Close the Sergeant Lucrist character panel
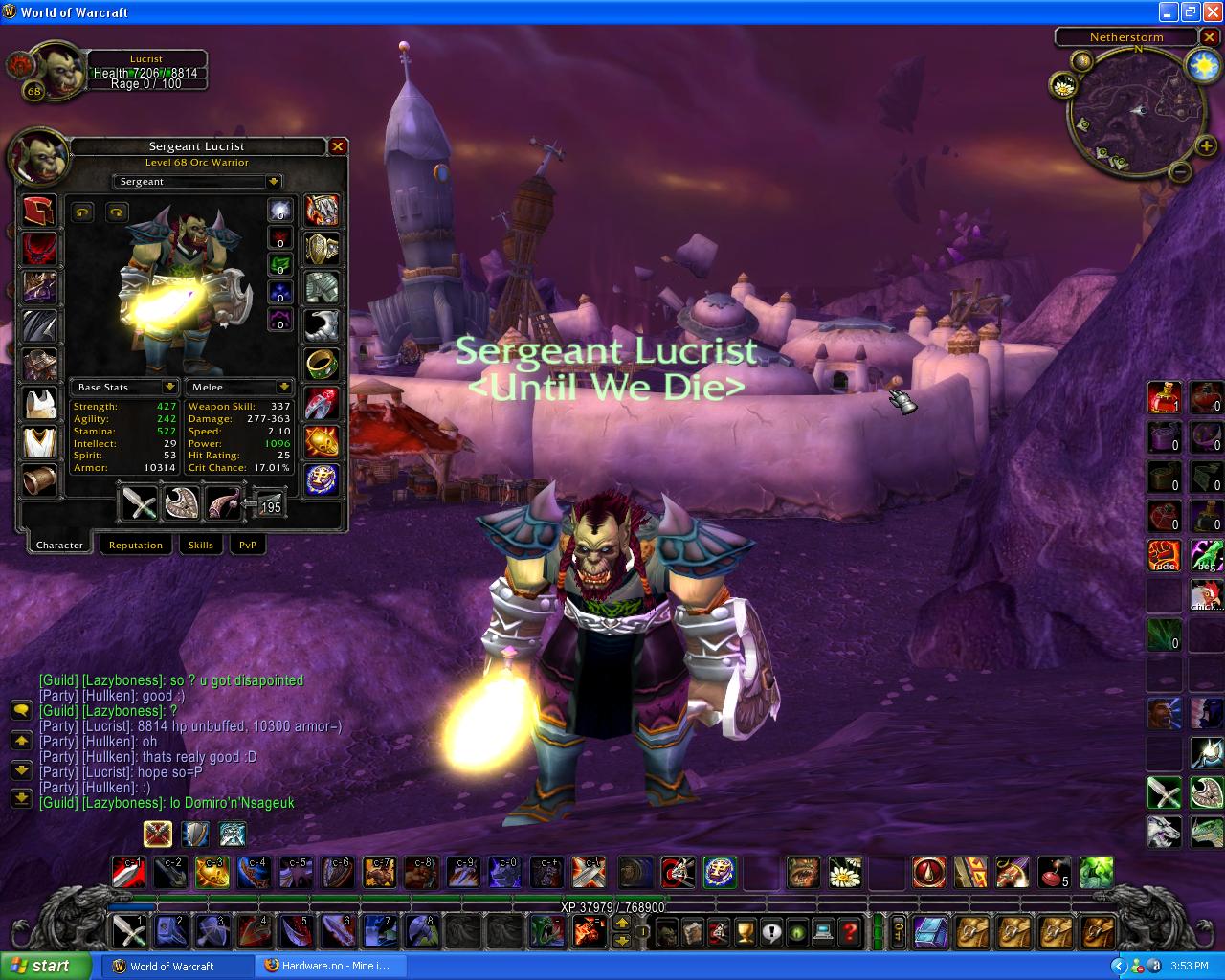Image resolution: width=1225 pixels, height=980 pixels. [x=337, y=146]
